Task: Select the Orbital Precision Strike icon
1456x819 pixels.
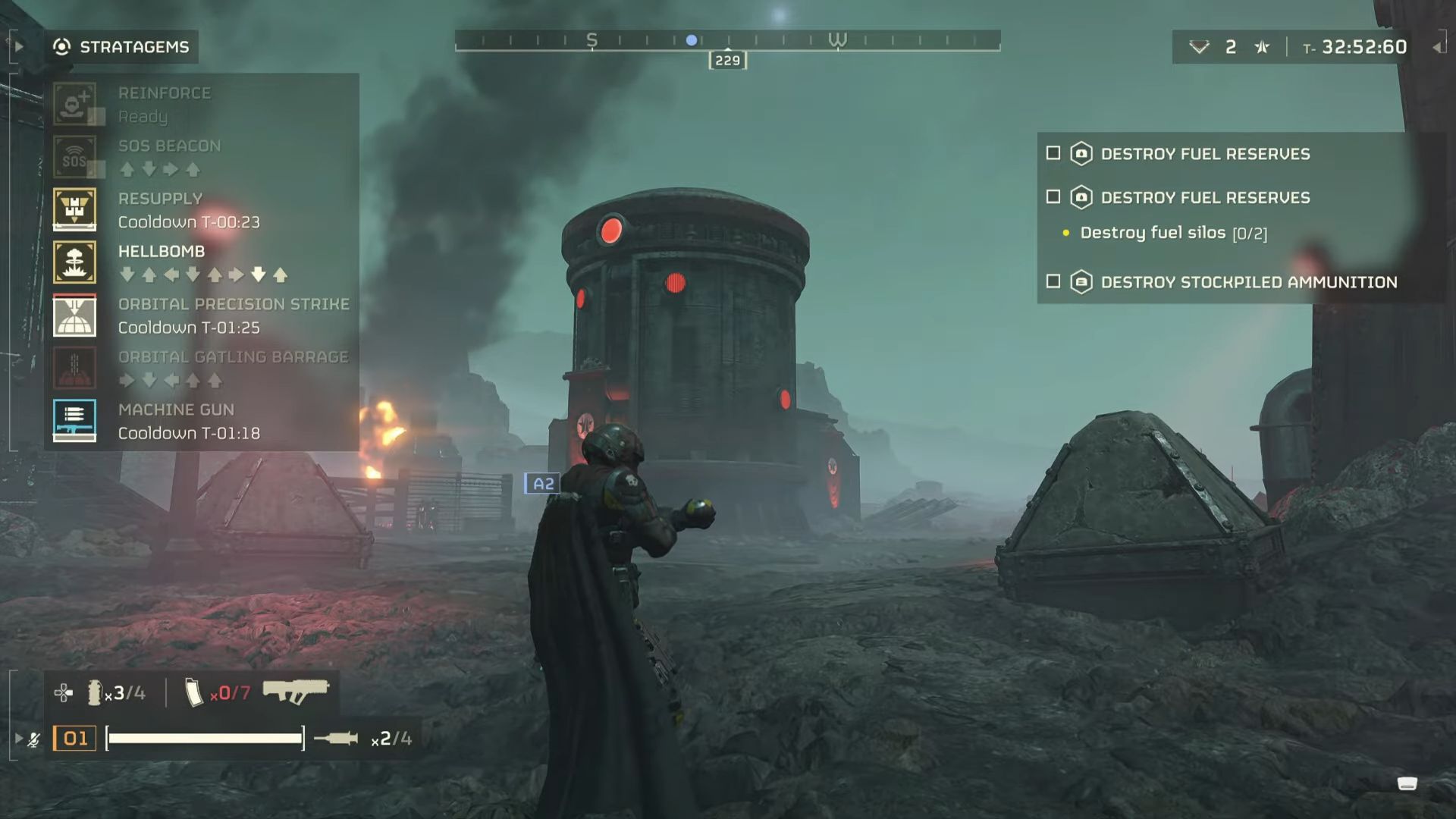Action: (x=74, y=315)
